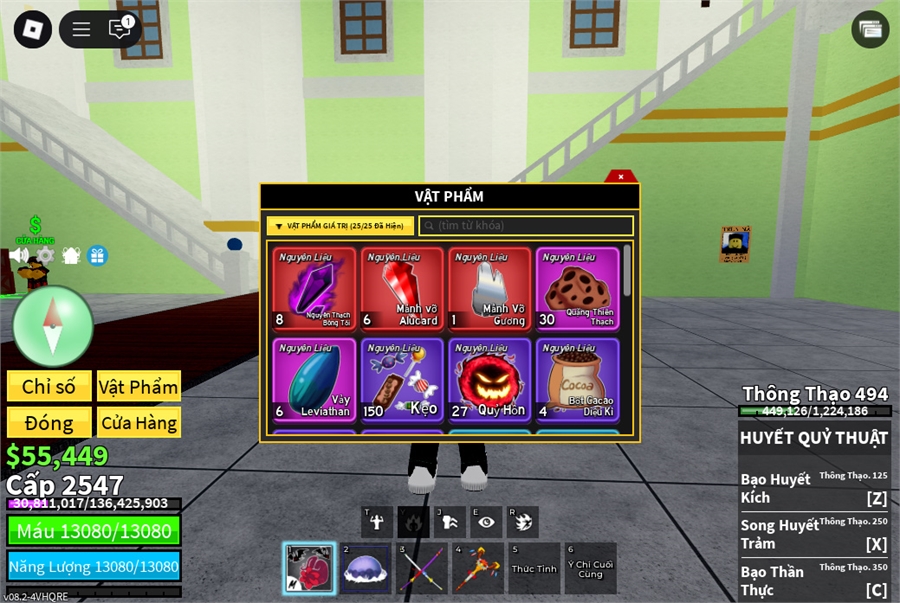Pick the Bột Cacao Diệu Kì item
The width and height of the screenshot is (900, 603).
point(577,379)
